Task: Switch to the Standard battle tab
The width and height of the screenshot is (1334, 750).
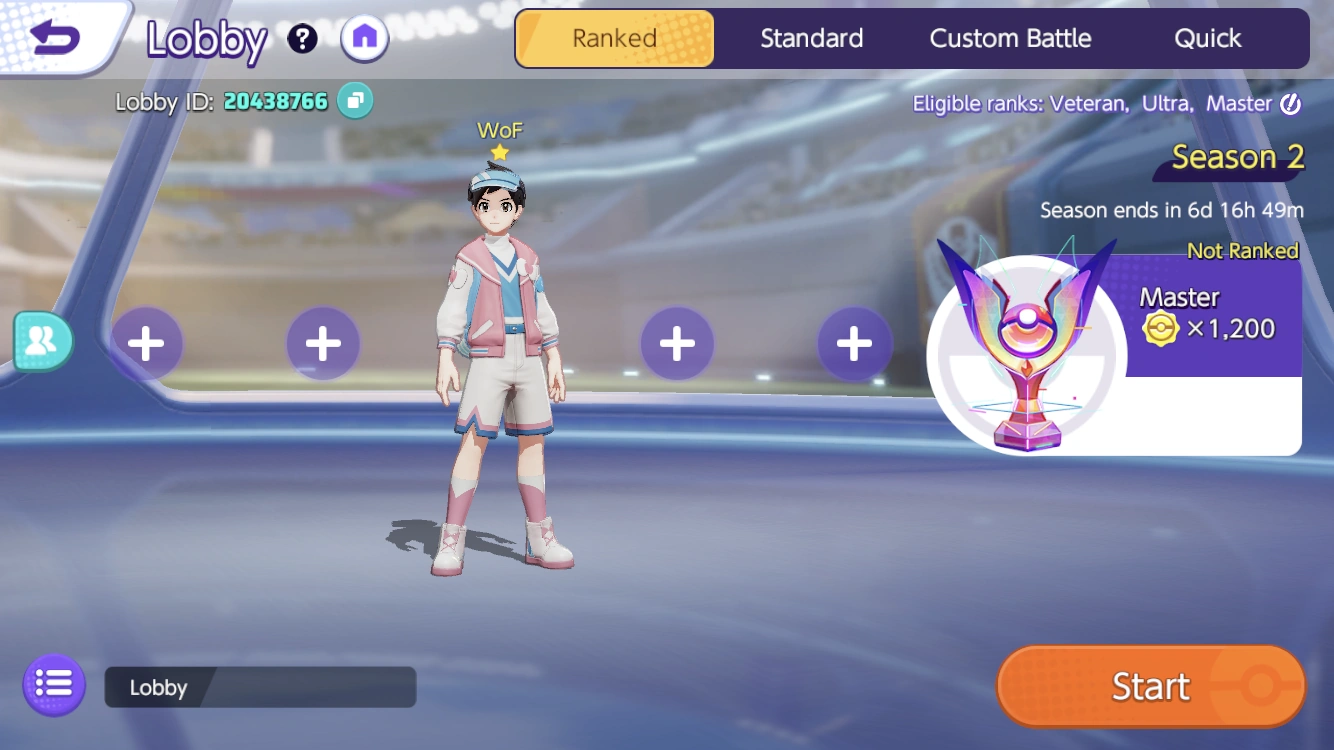Action: pyautogui.click(x=811, y=38)
